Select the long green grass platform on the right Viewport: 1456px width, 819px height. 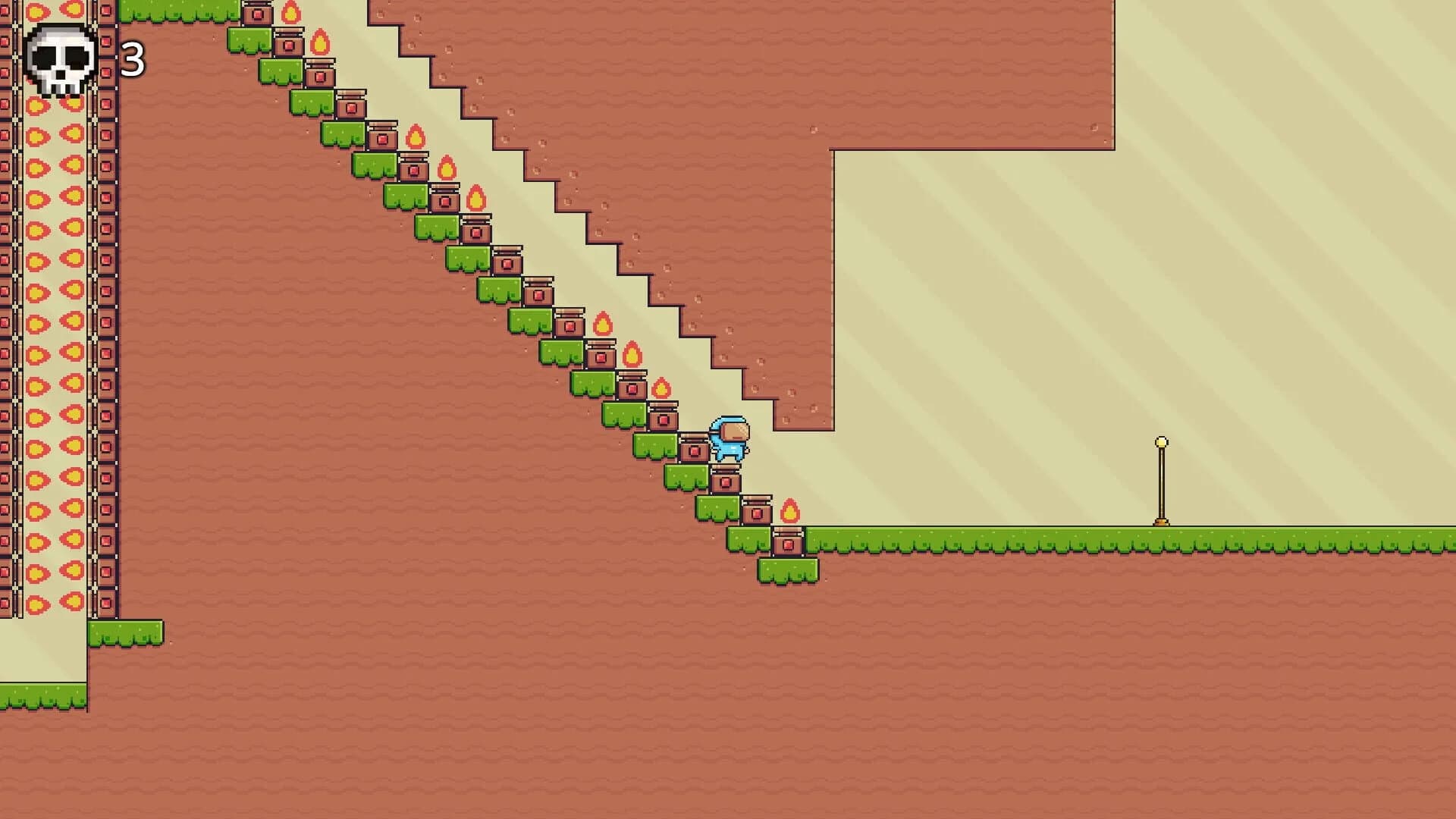pyautogui.click(x=1062, y=540)
